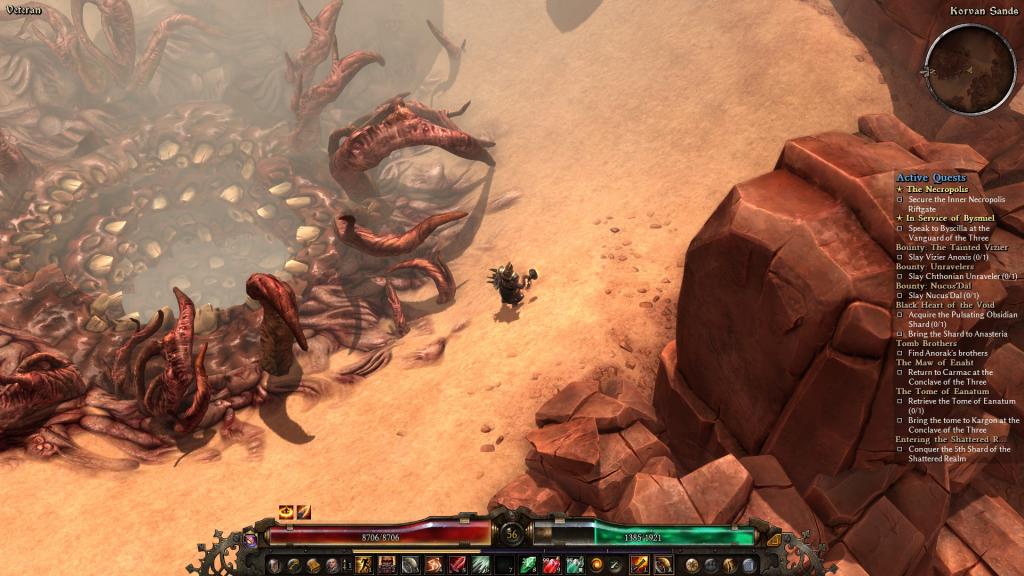The image size is (1024, 576).
Task: Select the right mouse skill slot
Action: coord(662,565)
